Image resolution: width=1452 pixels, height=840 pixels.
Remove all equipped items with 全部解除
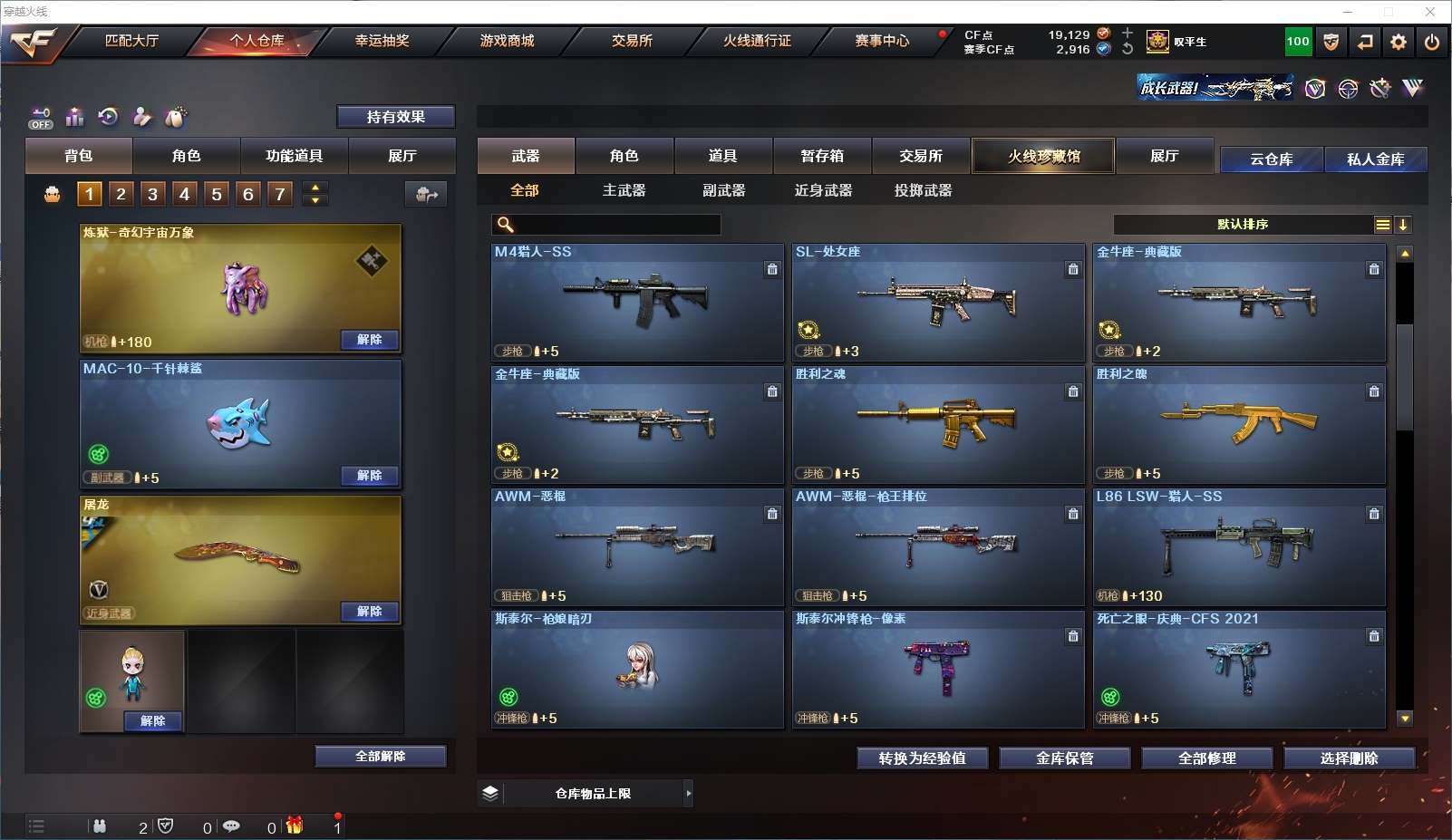click(x=380, y=757)
